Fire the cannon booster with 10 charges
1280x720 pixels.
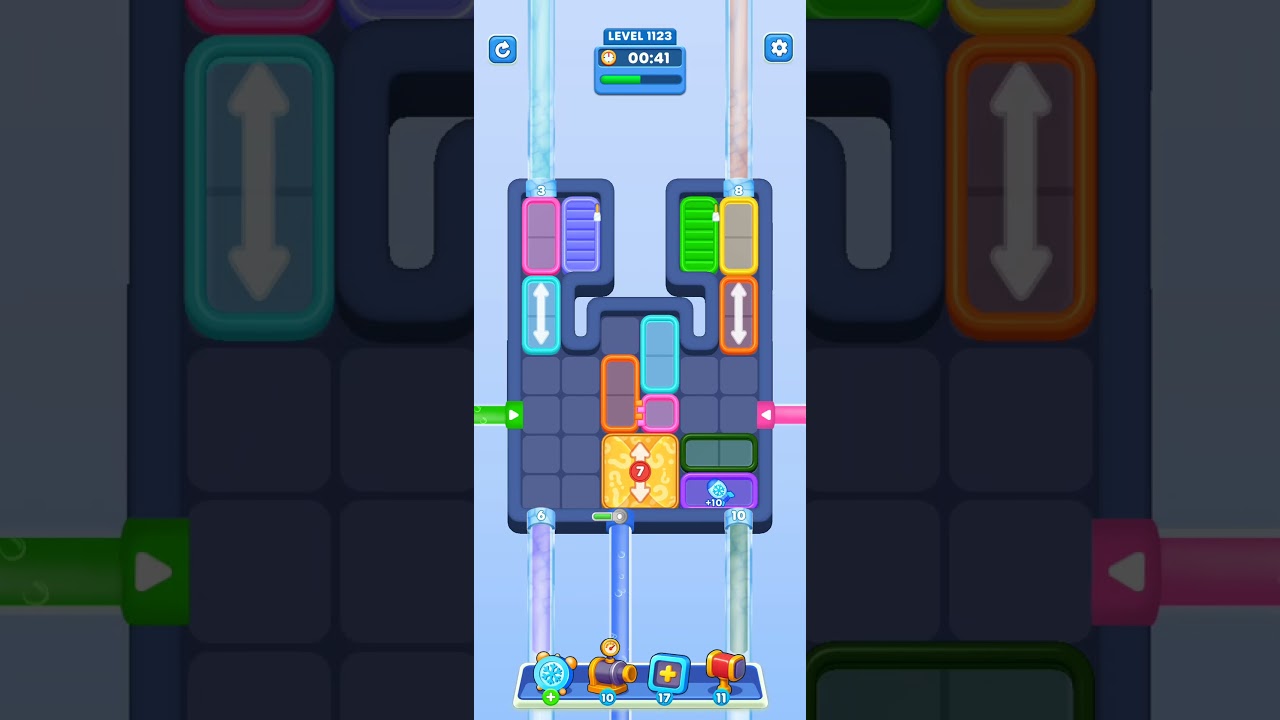(x=608, y=675)
